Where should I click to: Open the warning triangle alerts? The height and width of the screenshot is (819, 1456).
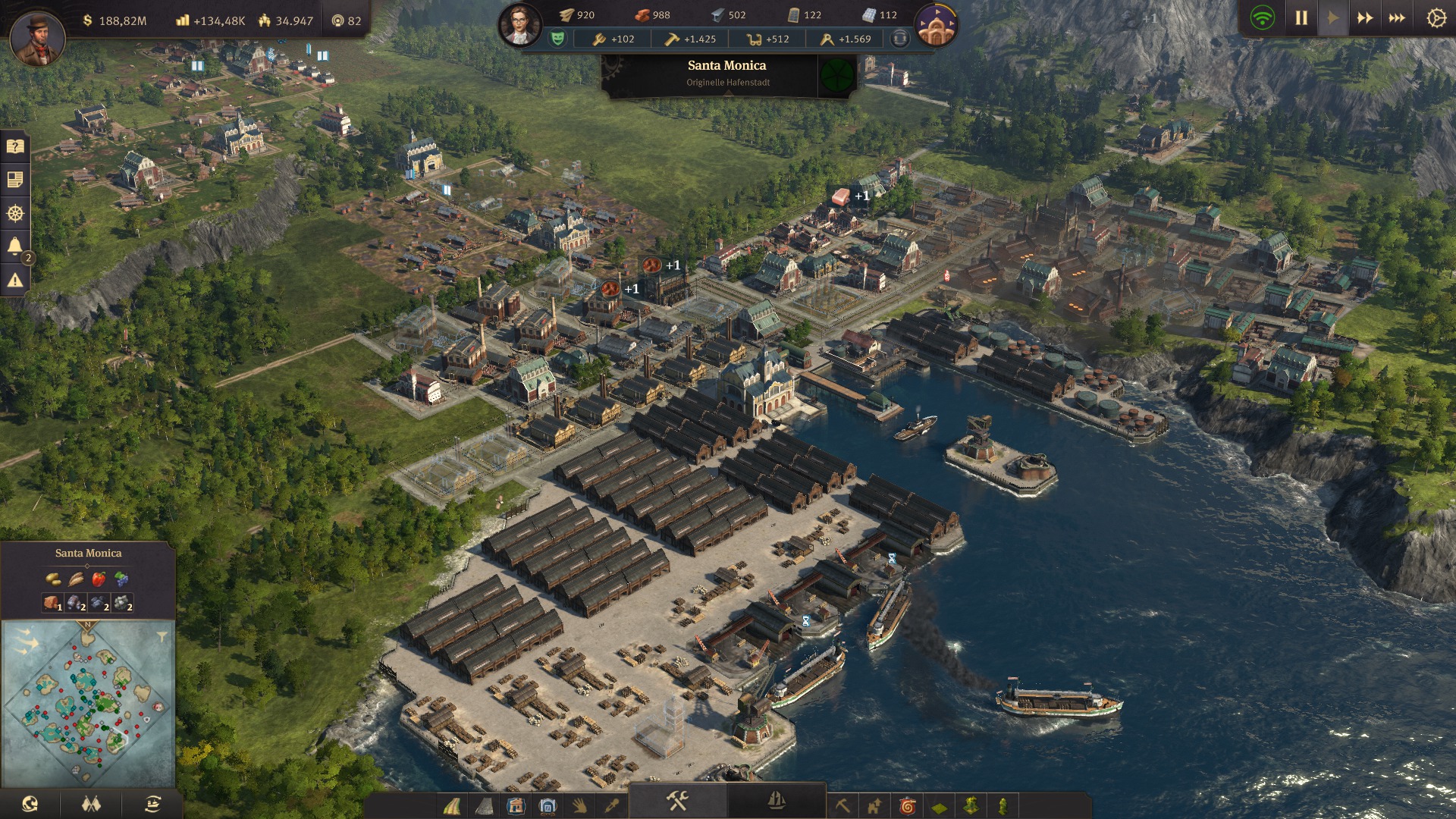click(15, 281)
